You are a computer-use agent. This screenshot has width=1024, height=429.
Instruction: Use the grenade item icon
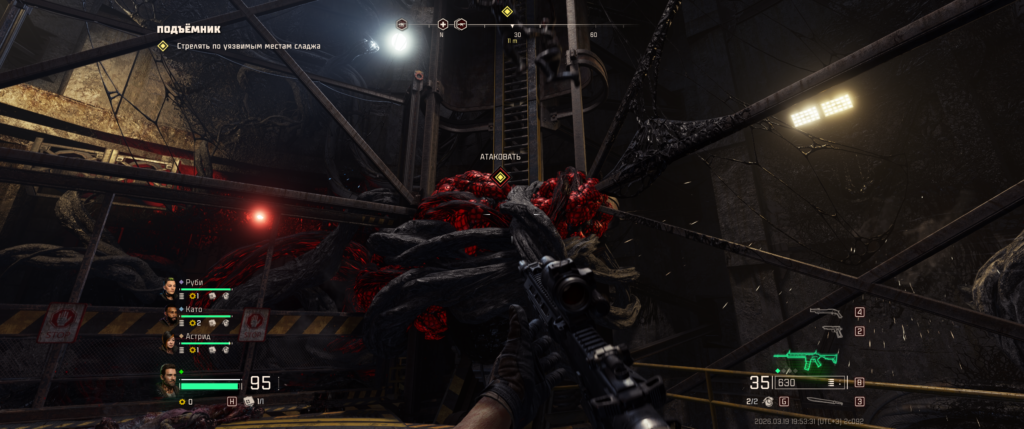(766, 401)
